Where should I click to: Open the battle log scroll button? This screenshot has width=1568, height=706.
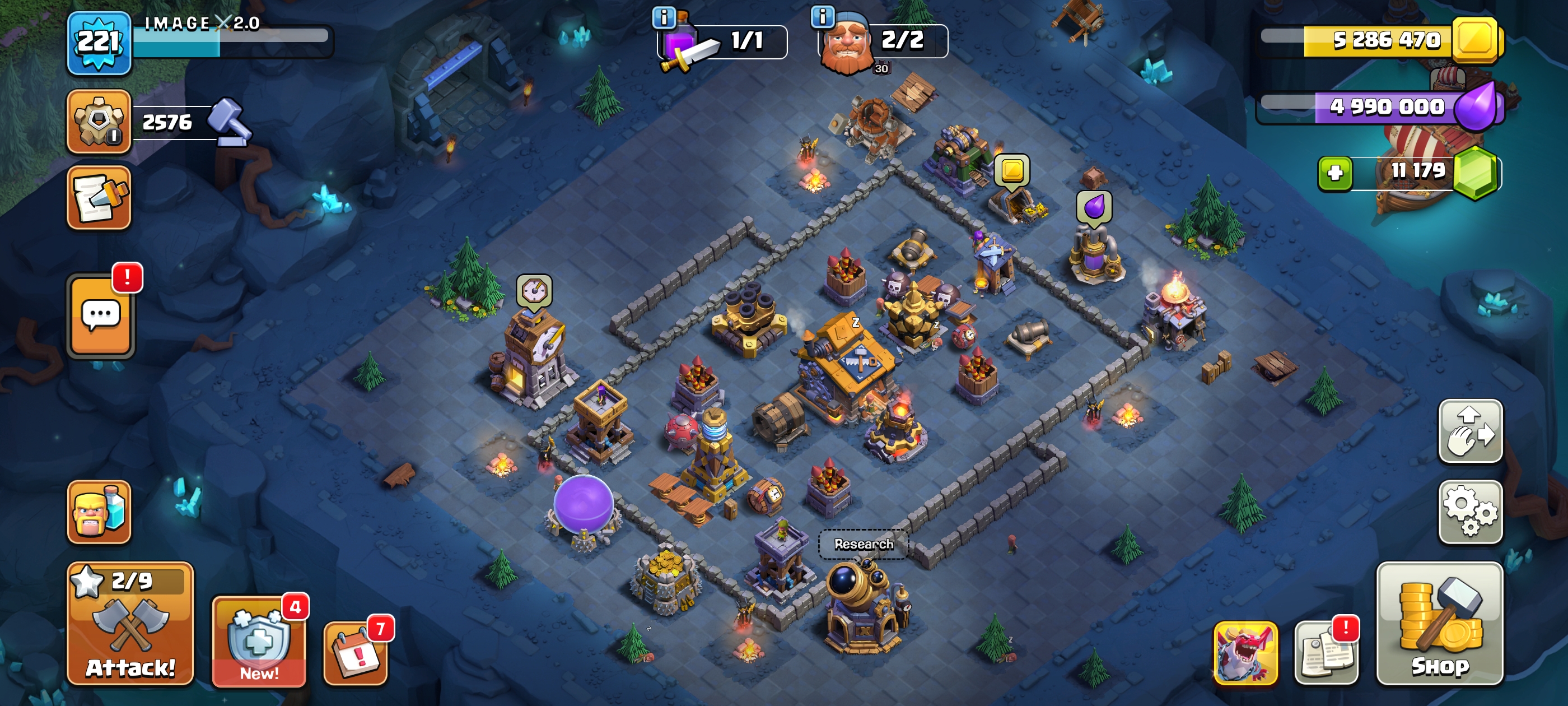coord(99,198)
